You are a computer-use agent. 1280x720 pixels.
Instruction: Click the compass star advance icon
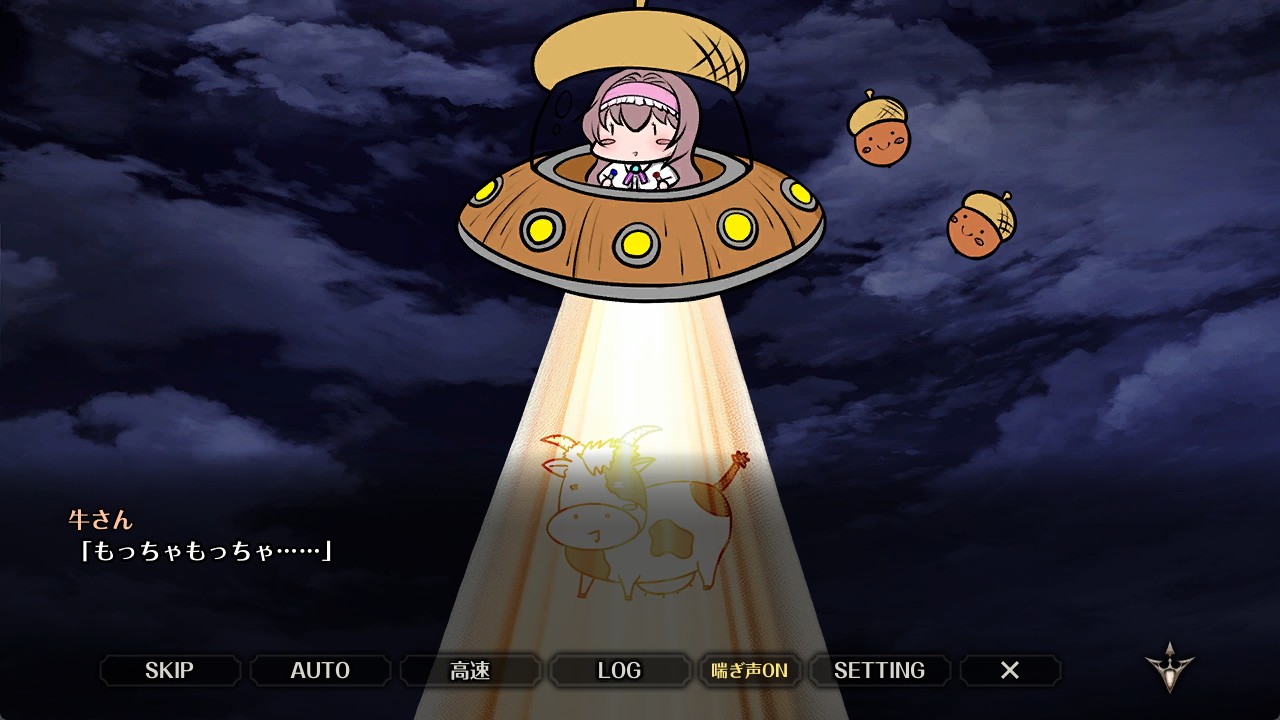coord(1170,667)
